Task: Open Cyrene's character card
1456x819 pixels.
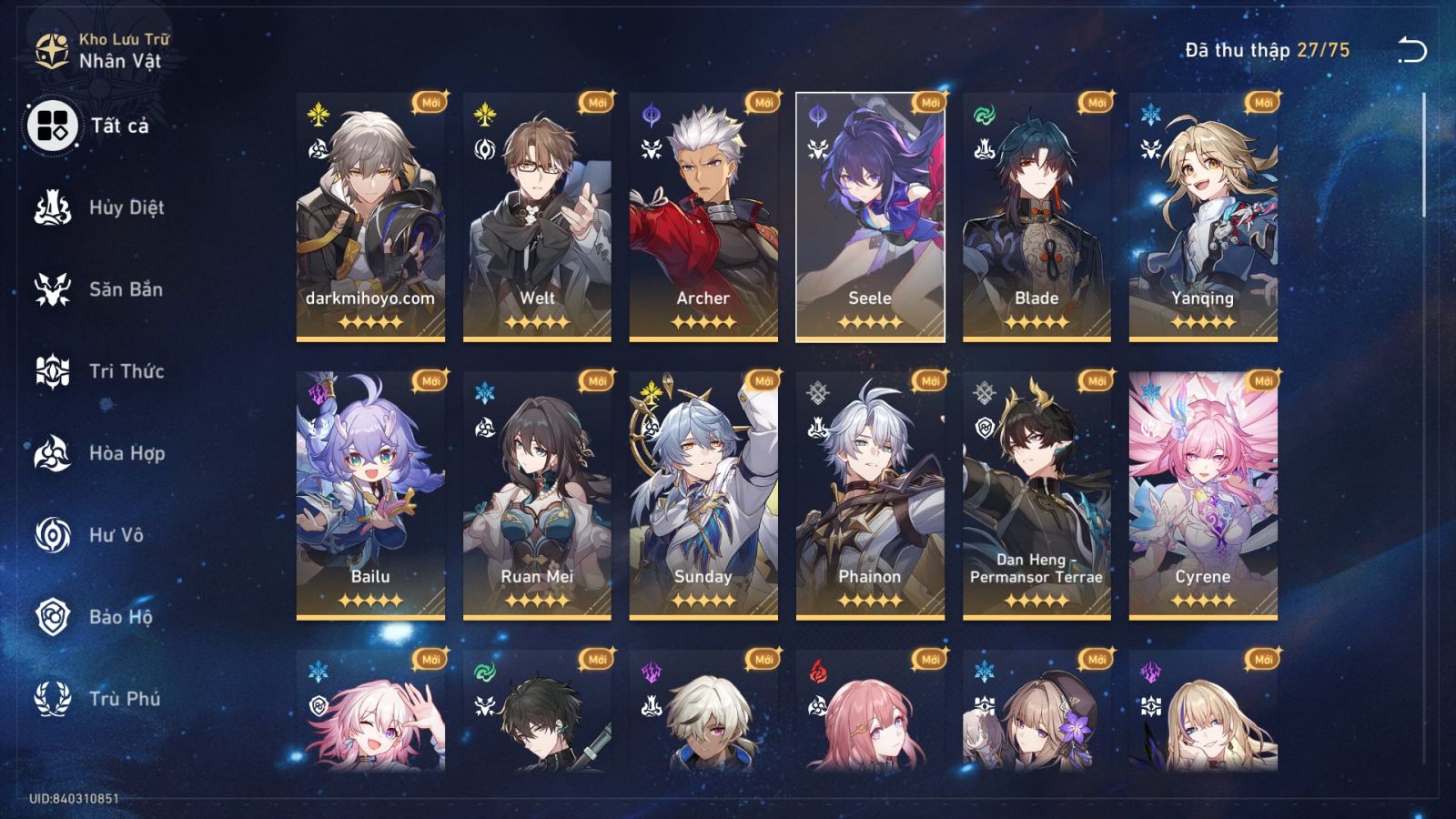Action: tap(1201, 491)
